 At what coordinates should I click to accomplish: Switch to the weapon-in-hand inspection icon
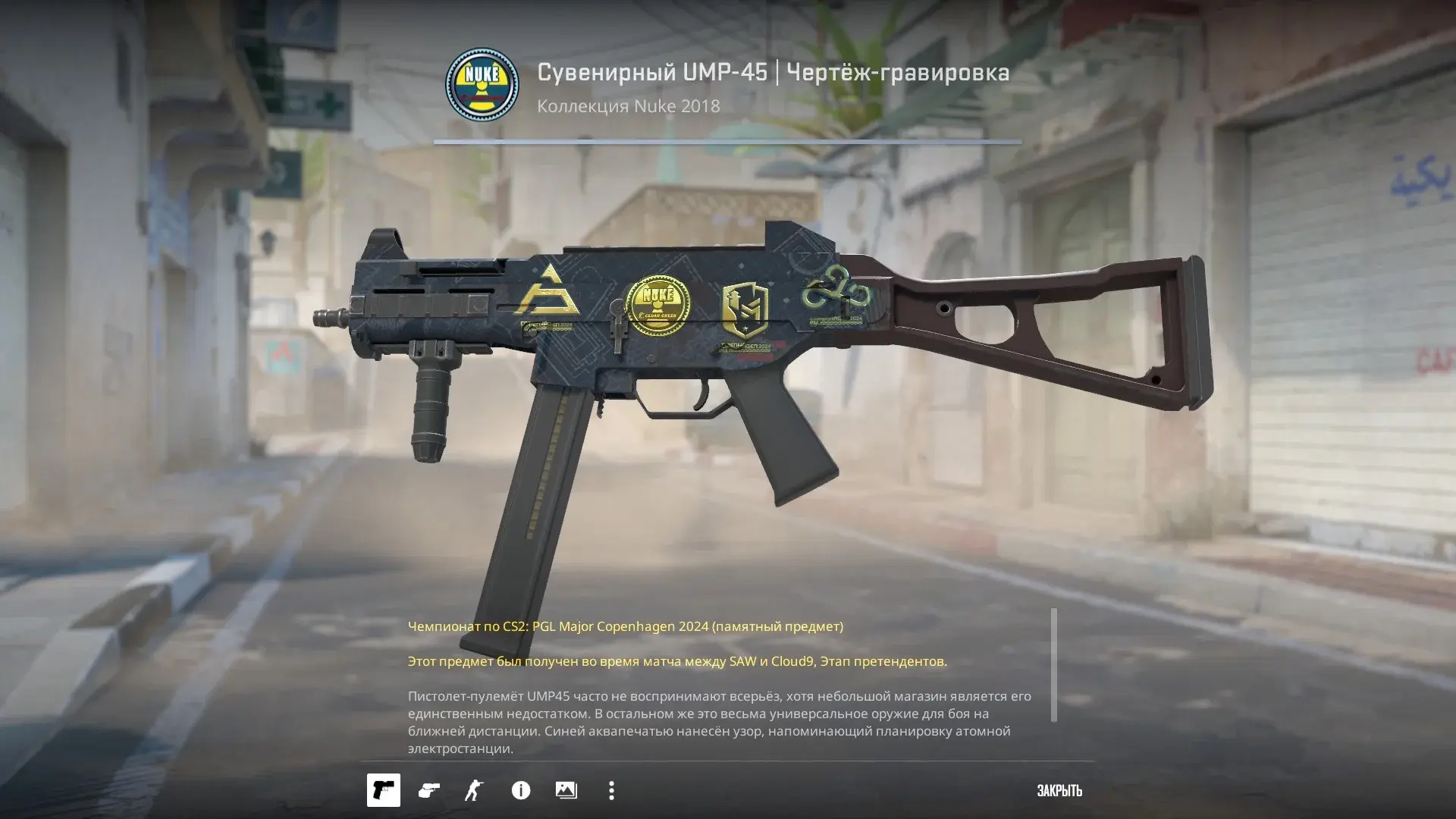point(429,791)
